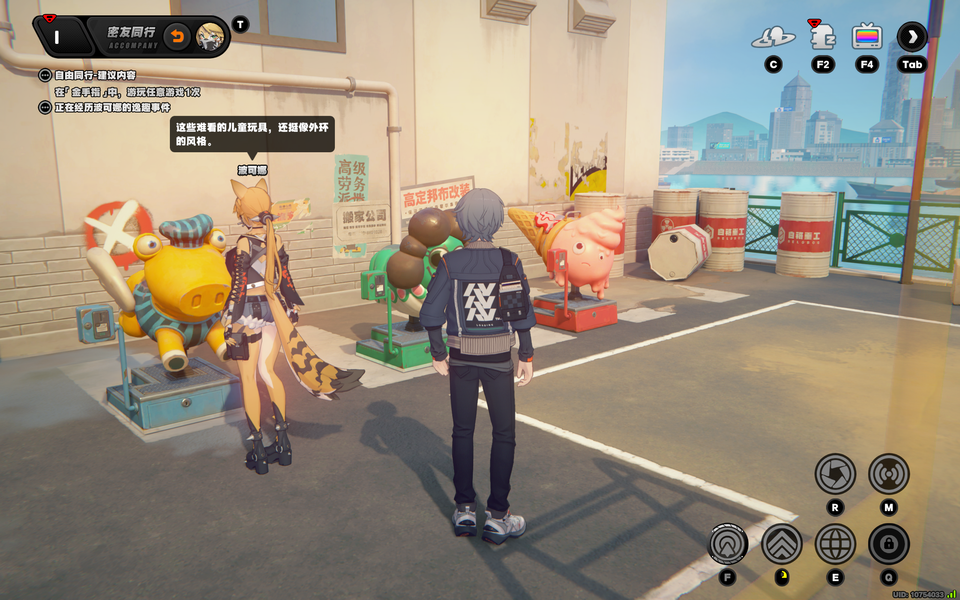This screenshot has width=960, height=600.
Task: Activate the camera shutter button
Action: pyautogui.click(x=834, y=473)
